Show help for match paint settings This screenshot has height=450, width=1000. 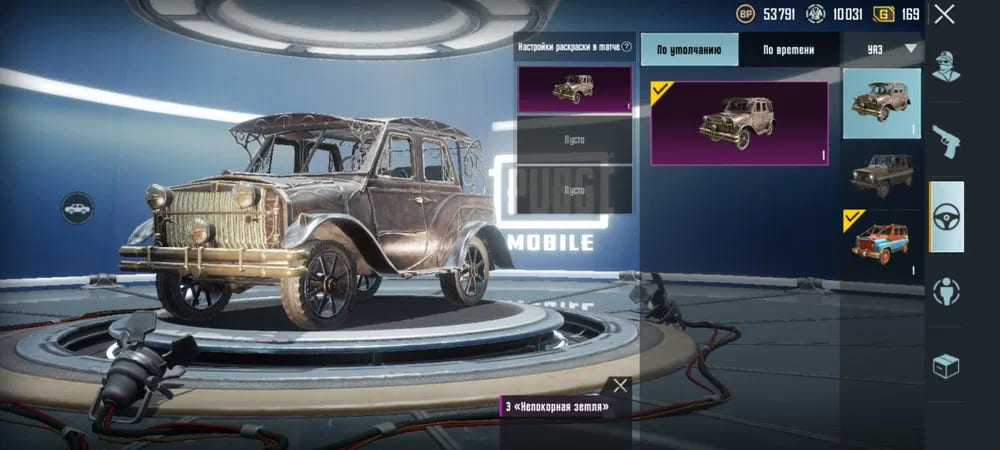click(627, 47)
